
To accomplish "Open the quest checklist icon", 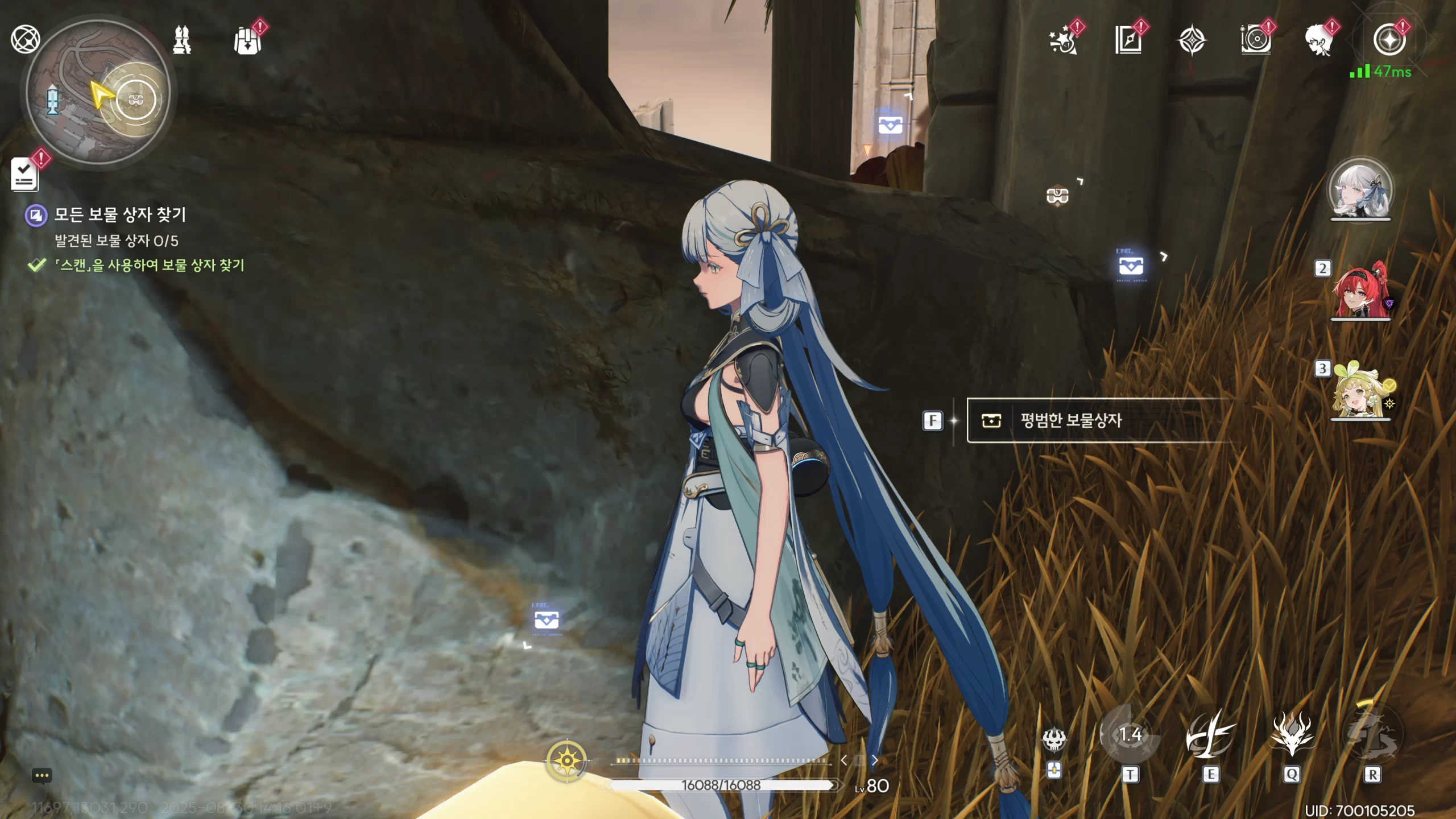I will [x=25, y=174].
